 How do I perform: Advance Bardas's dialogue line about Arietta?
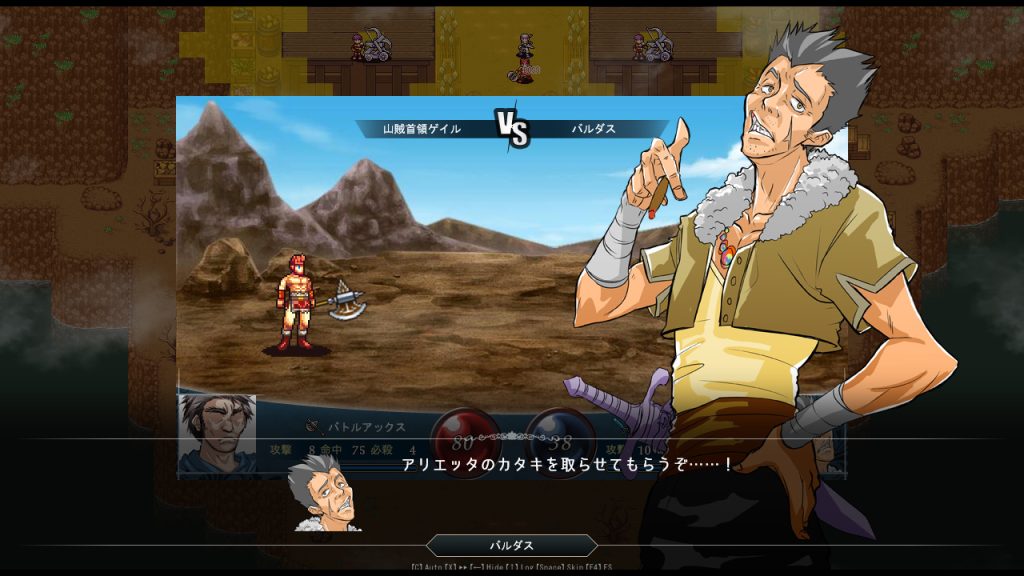[566, 465]
